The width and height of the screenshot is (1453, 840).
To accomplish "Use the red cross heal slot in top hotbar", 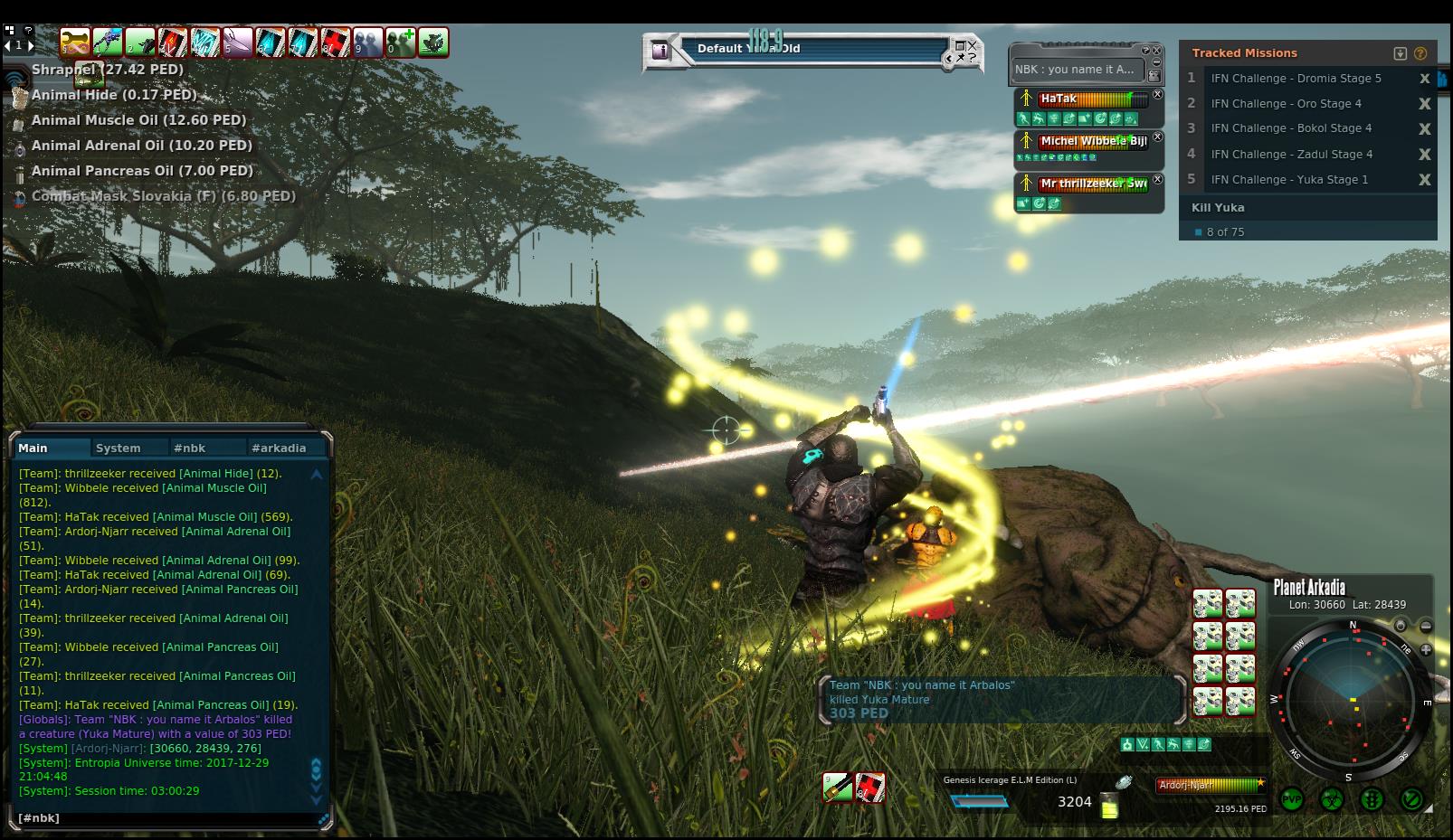I will click(336, 42).
